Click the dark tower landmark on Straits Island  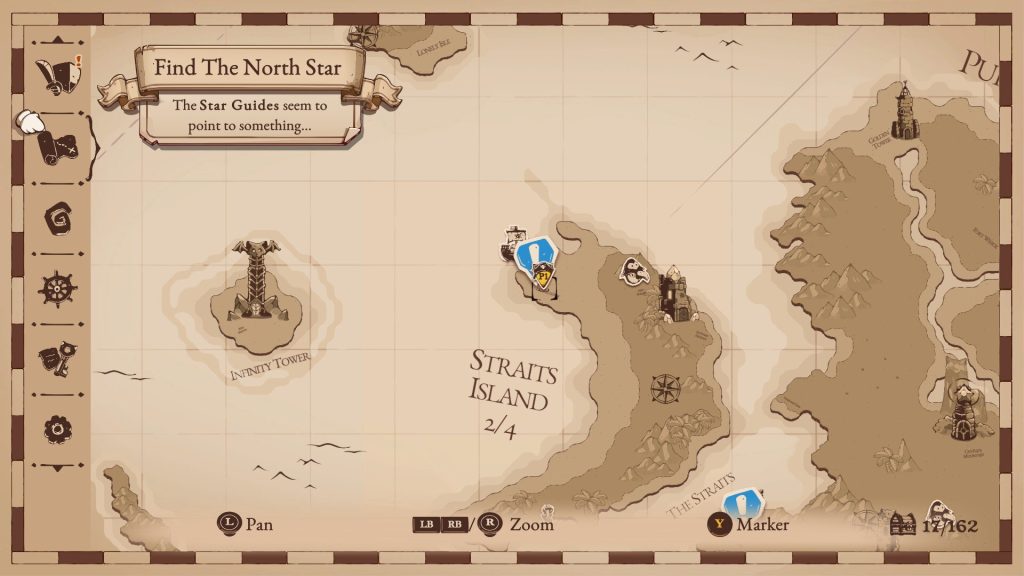point(677,294)
